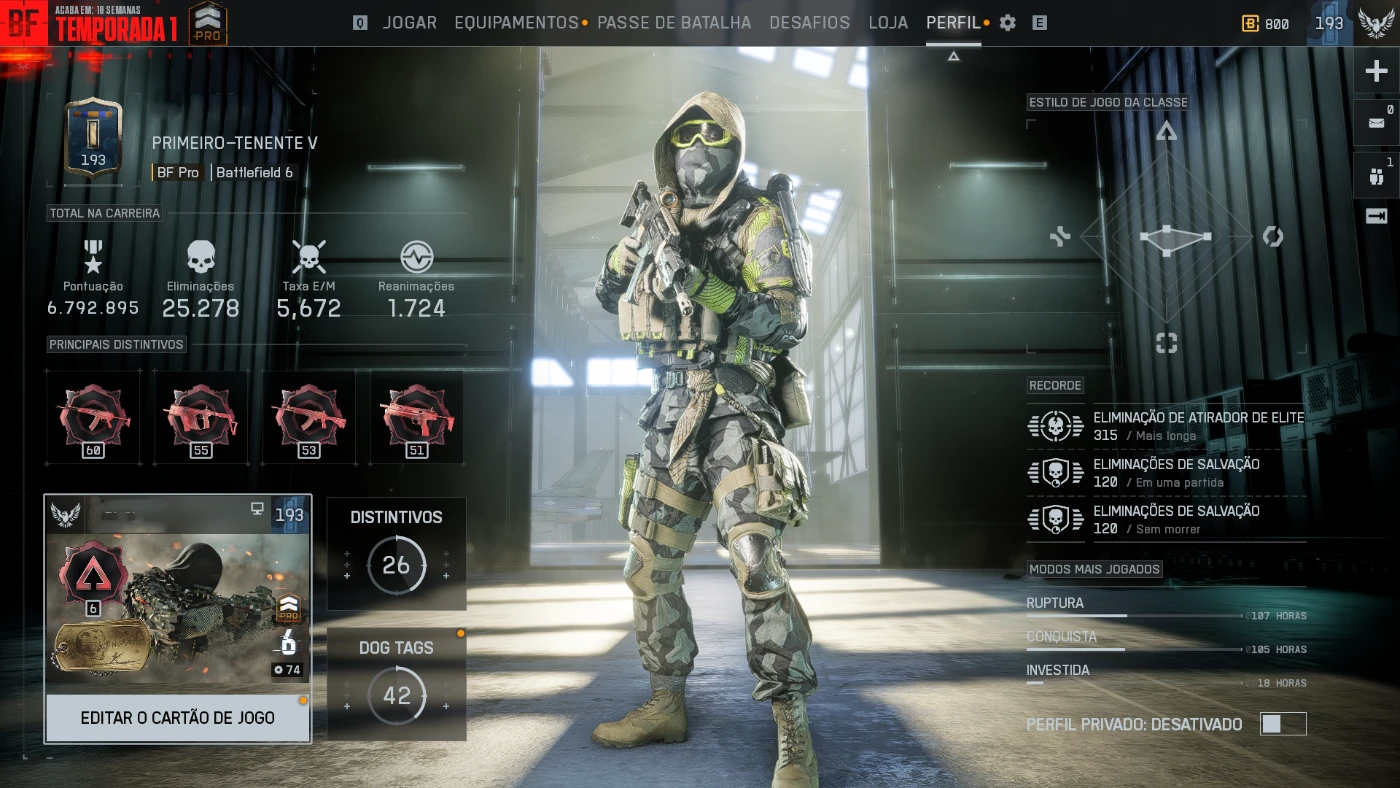Click Editar o Cartão de Jogo
1400x788 pixels.
177,718
